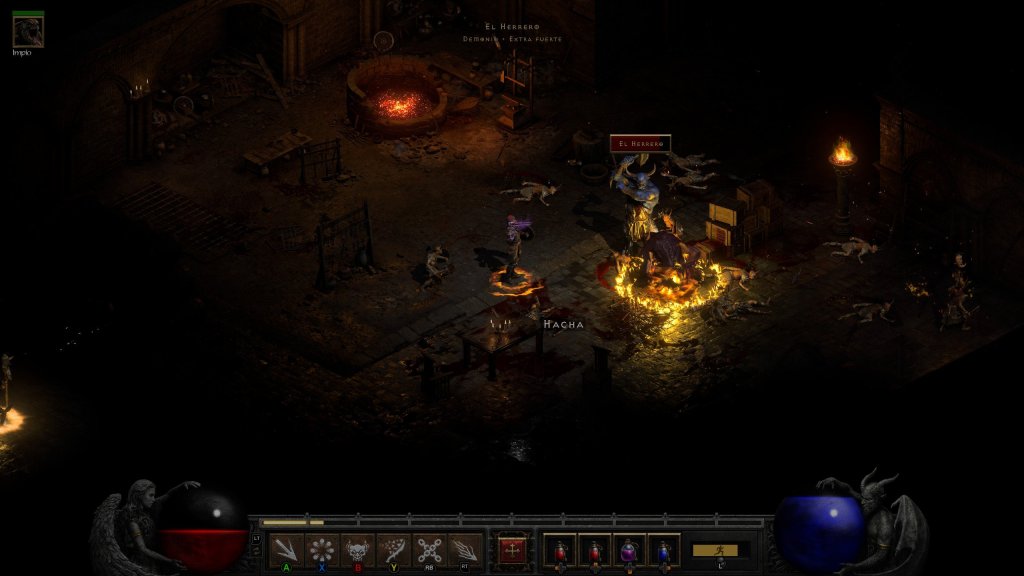This screenshot has width=1024, height=576.
Task: Choose the sparking arrow skill
Action: click(394, 550)
